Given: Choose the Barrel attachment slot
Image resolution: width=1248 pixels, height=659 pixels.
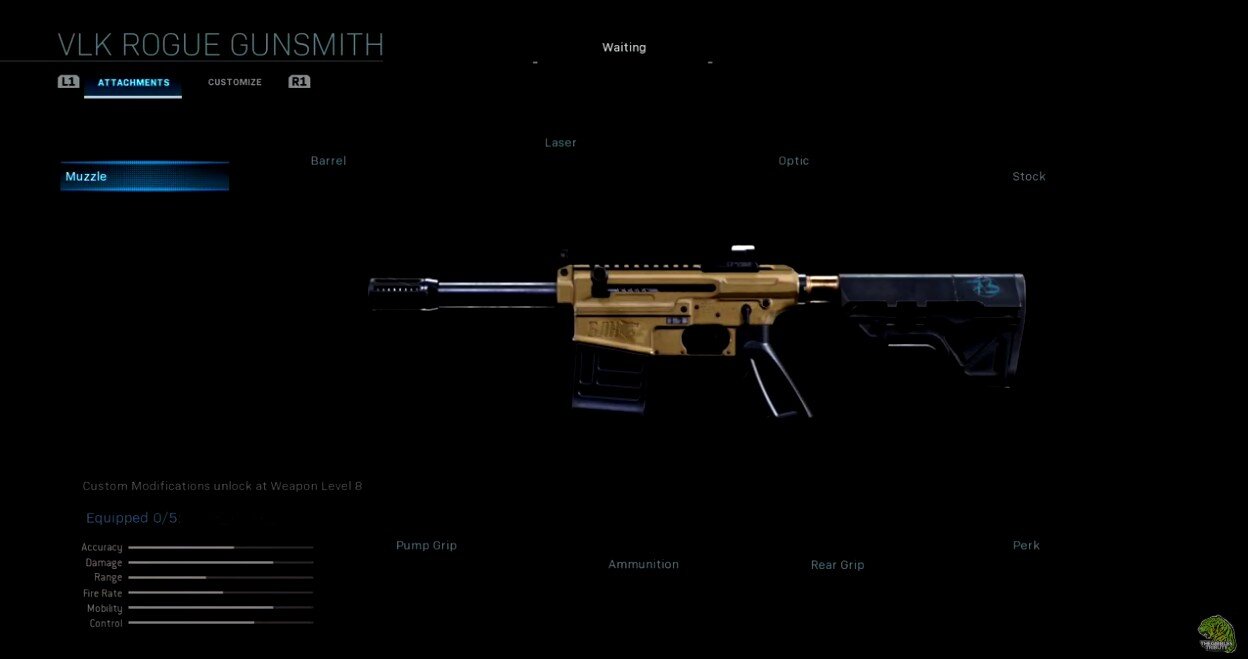Looking at the screenshot, I should (328, 161).
